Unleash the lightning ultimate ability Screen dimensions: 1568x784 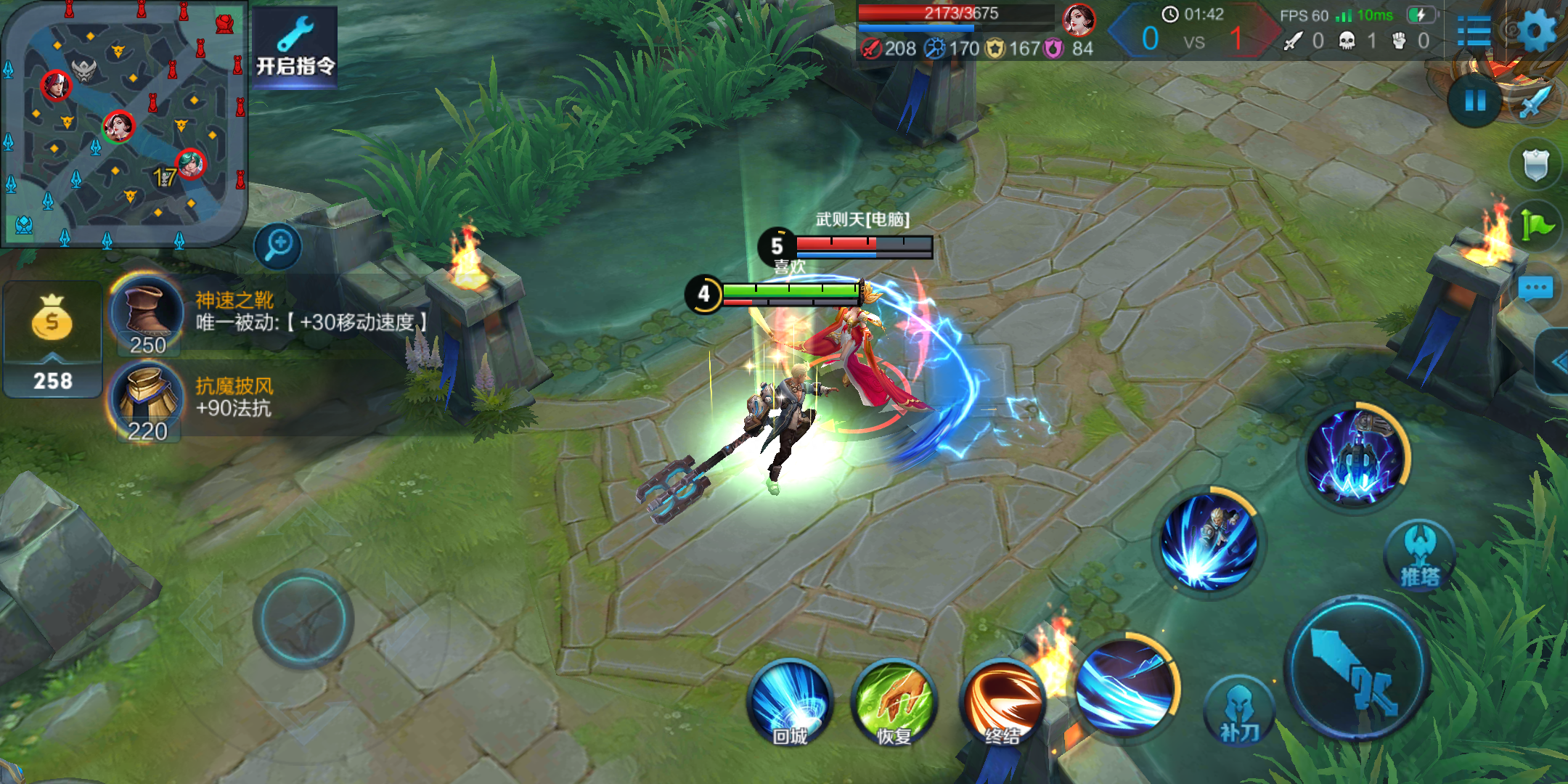[x=1355, y=456]
